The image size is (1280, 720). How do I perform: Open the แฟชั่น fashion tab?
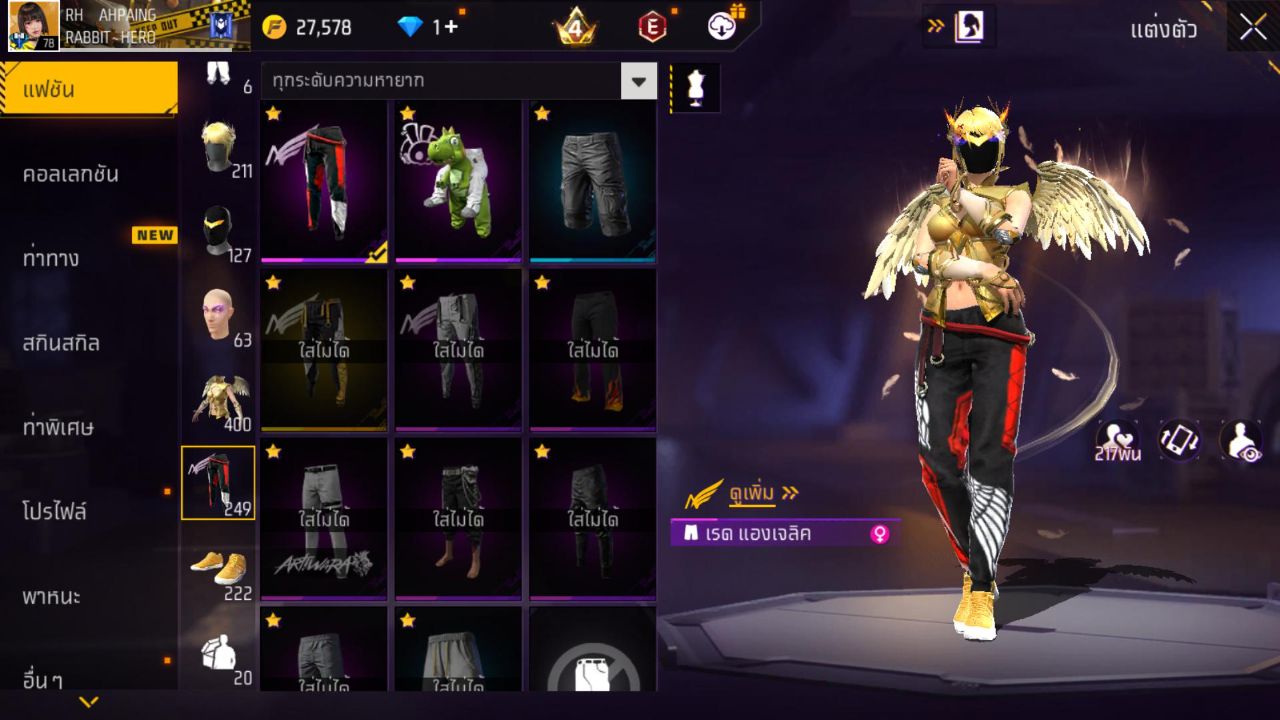88,89
